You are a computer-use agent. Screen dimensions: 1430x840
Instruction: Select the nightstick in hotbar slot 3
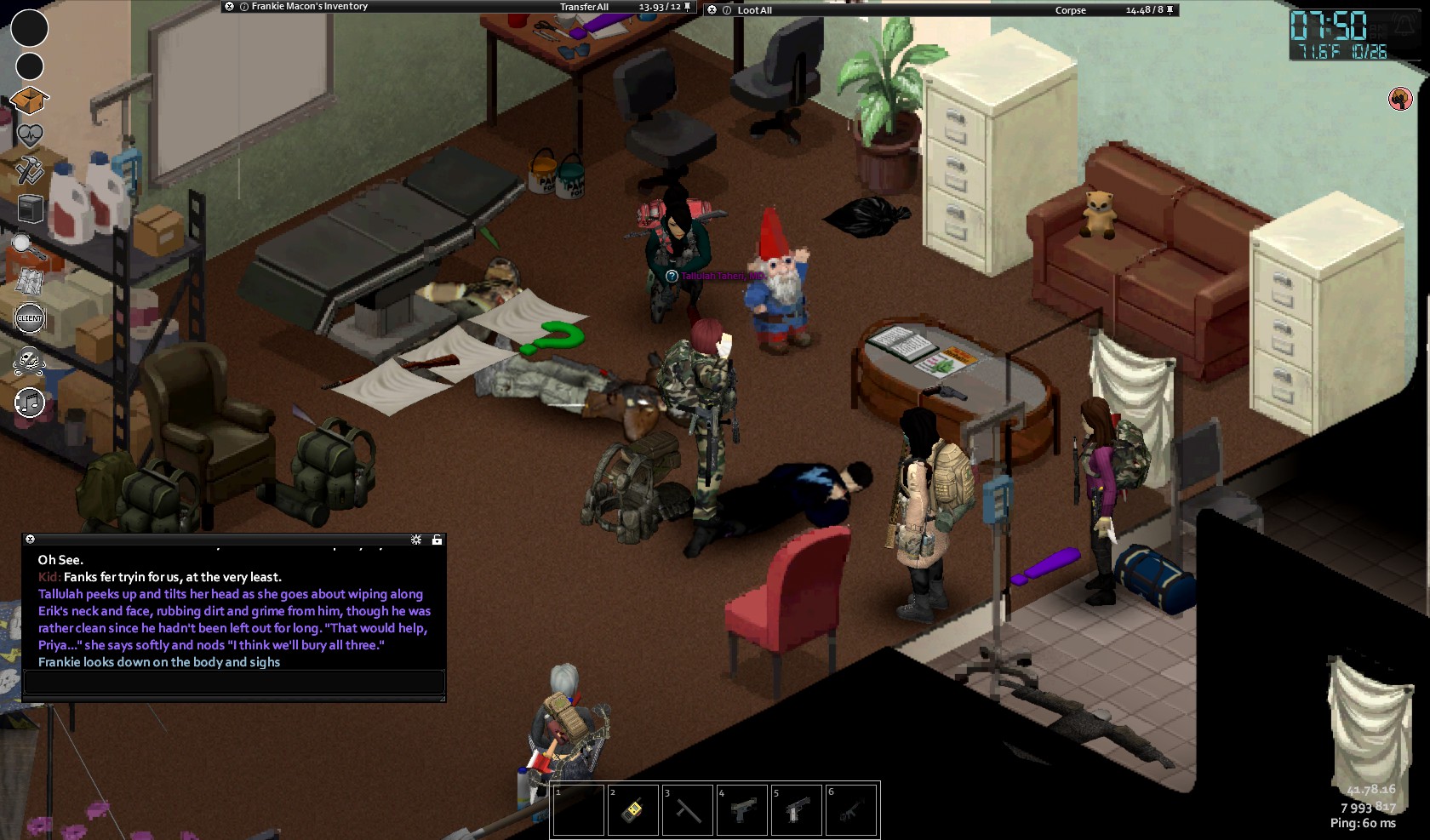pos(688,809)
